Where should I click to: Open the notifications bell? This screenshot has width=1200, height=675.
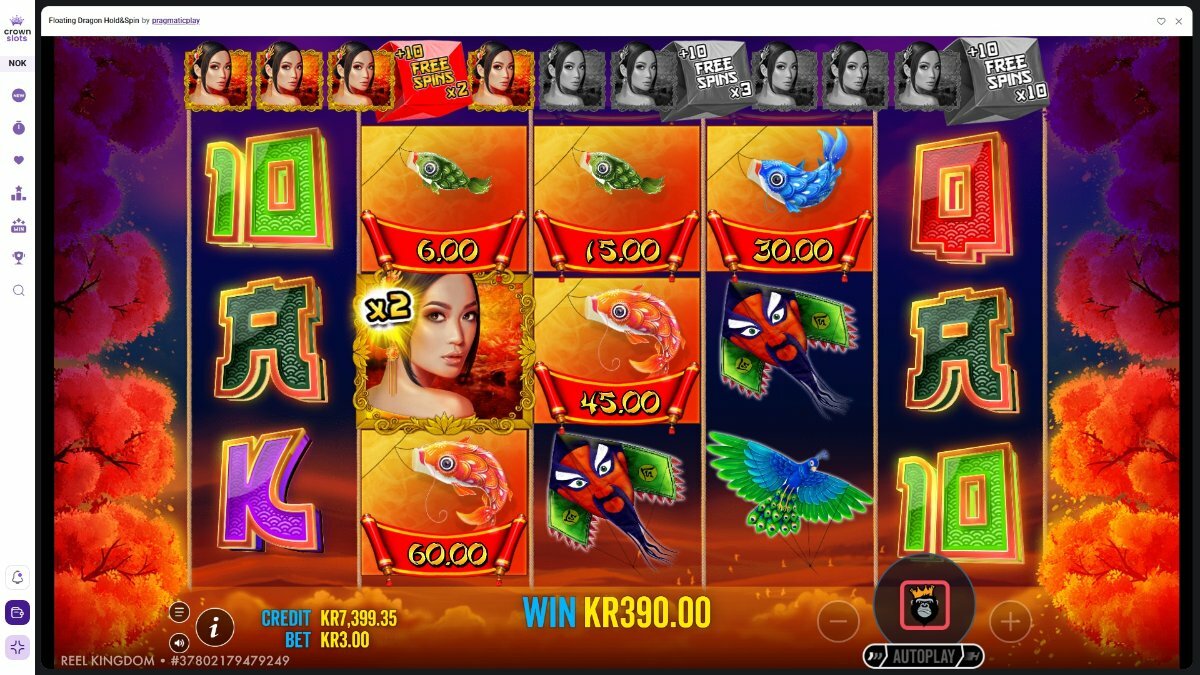pos(18,578)
